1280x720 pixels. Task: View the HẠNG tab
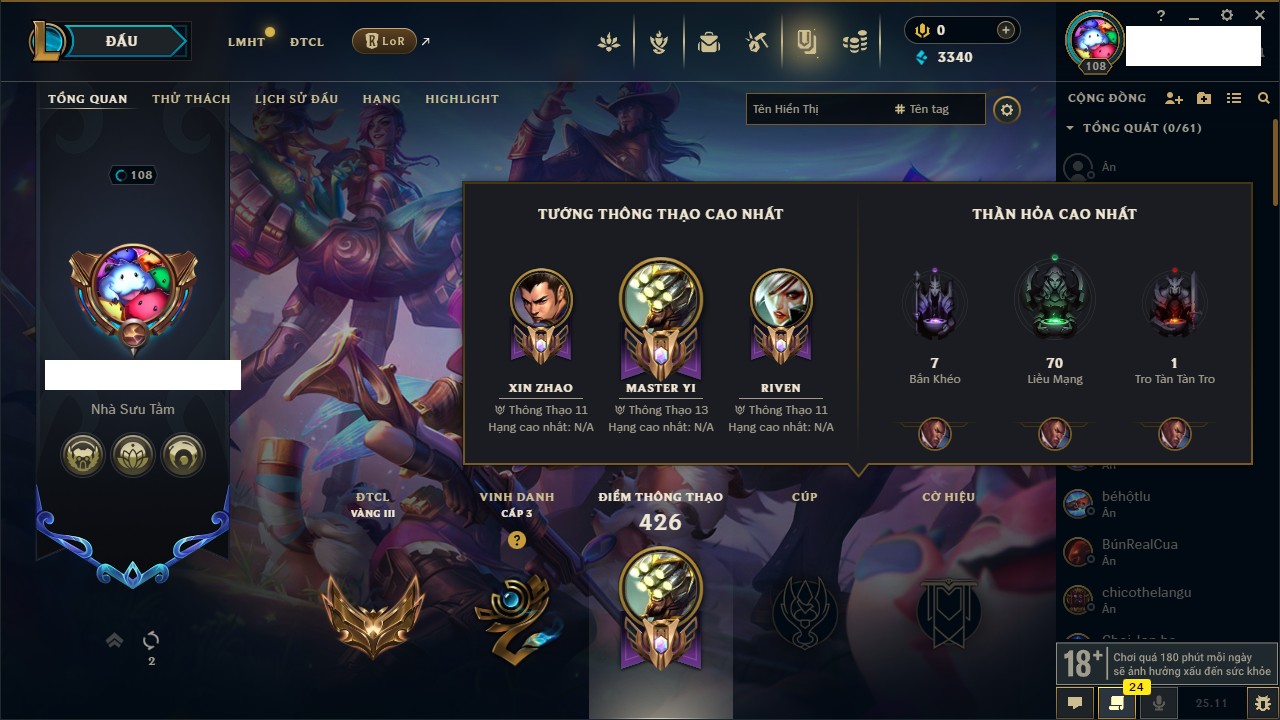click(381, 99)
